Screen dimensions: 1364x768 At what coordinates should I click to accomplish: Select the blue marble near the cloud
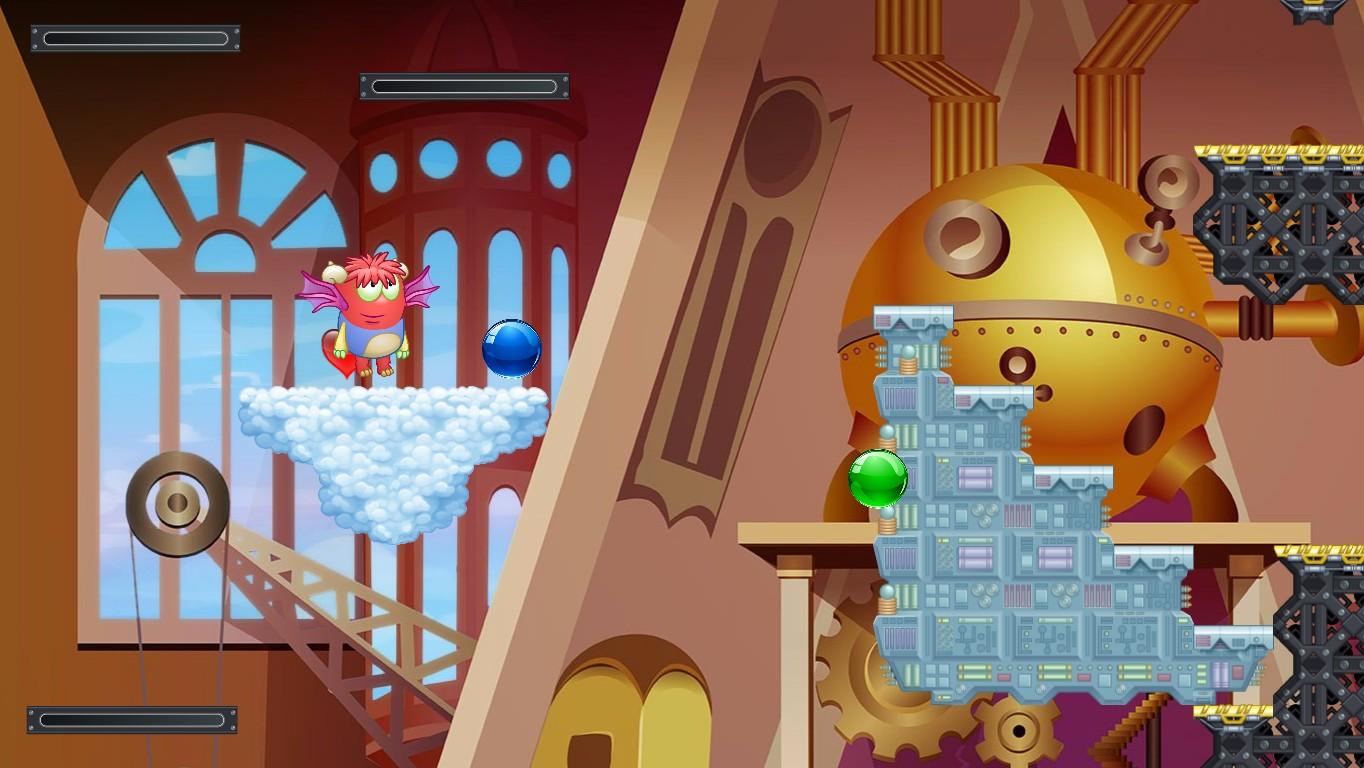(511, 350)
